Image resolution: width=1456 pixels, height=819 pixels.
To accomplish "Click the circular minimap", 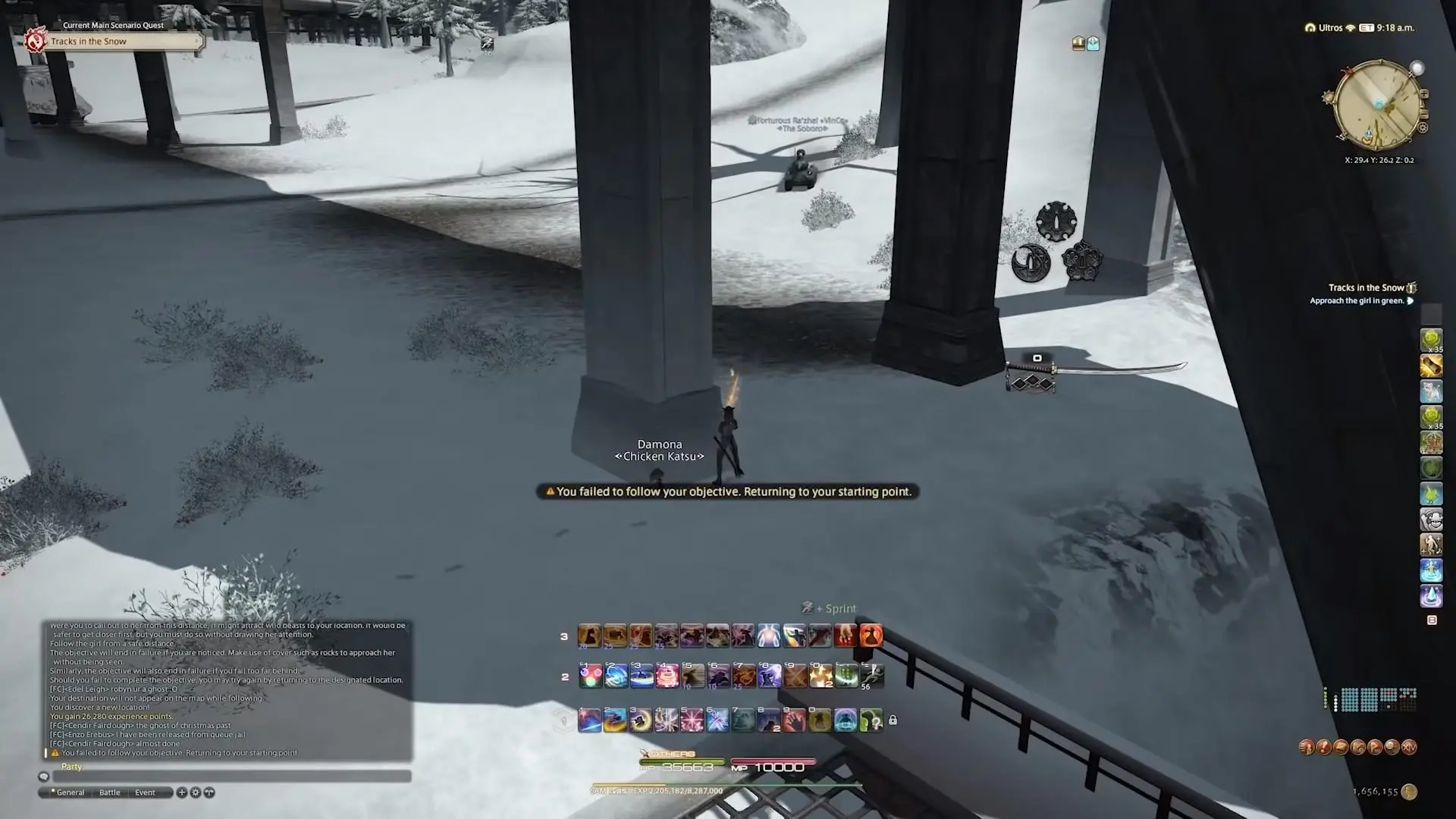I will click(x=1376, y=104).
